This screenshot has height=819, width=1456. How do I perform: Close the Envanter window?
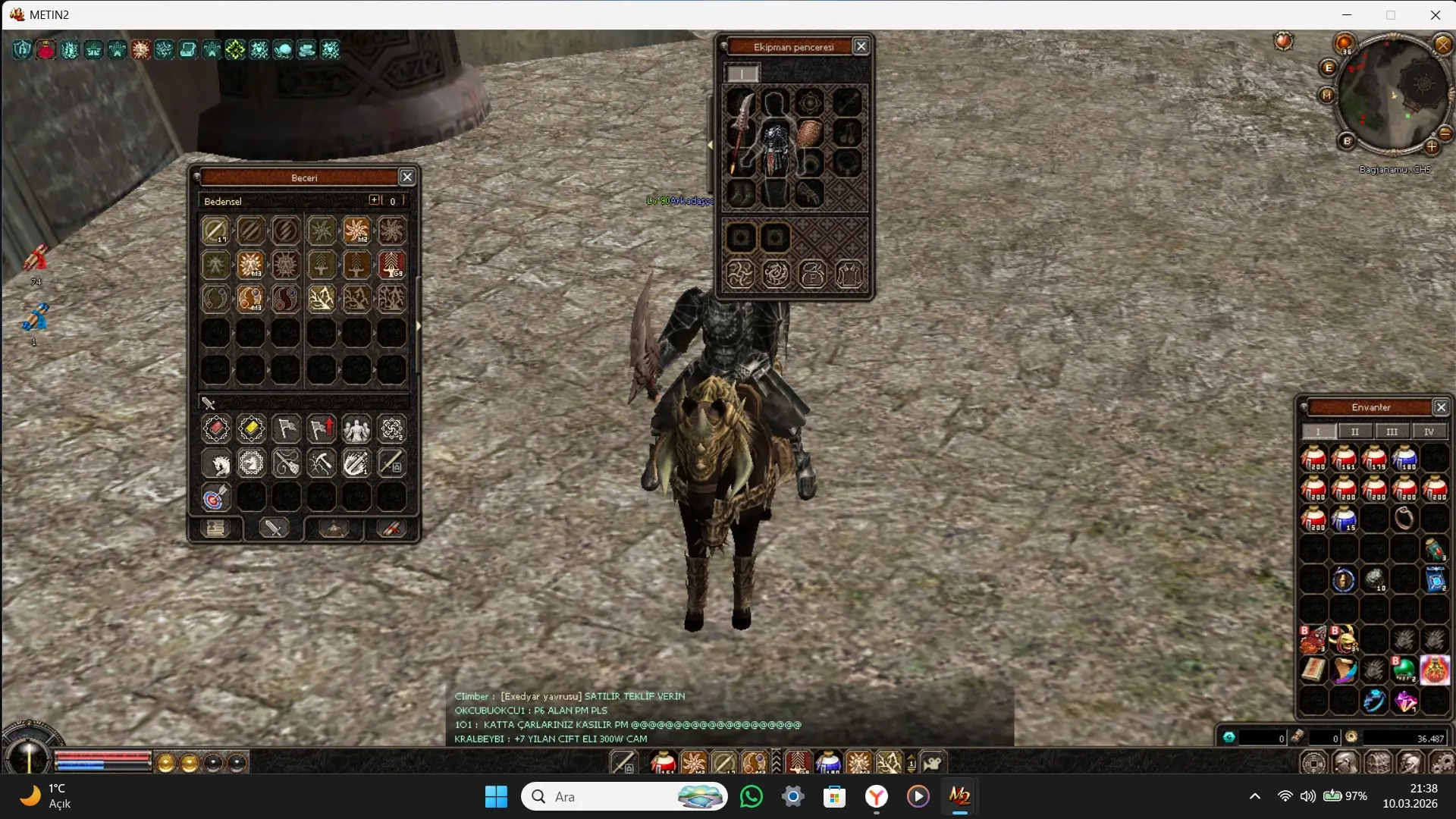1441,407
